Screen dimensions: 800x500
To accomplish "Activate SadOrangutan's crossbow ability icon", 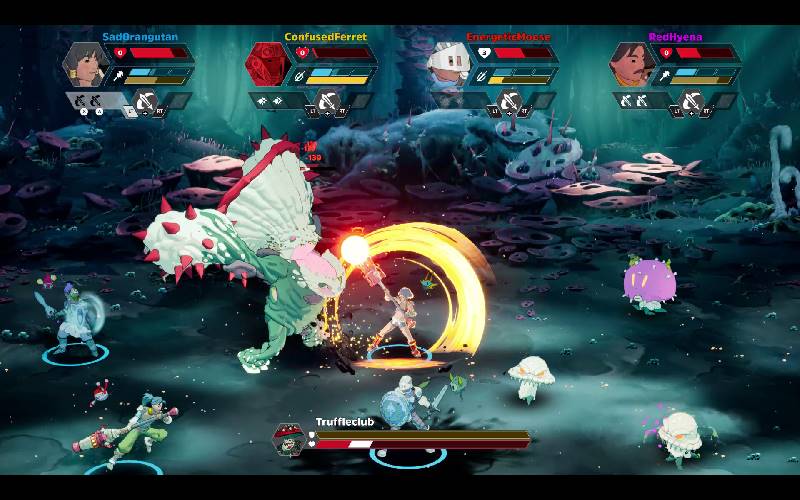I will [146, 101].
